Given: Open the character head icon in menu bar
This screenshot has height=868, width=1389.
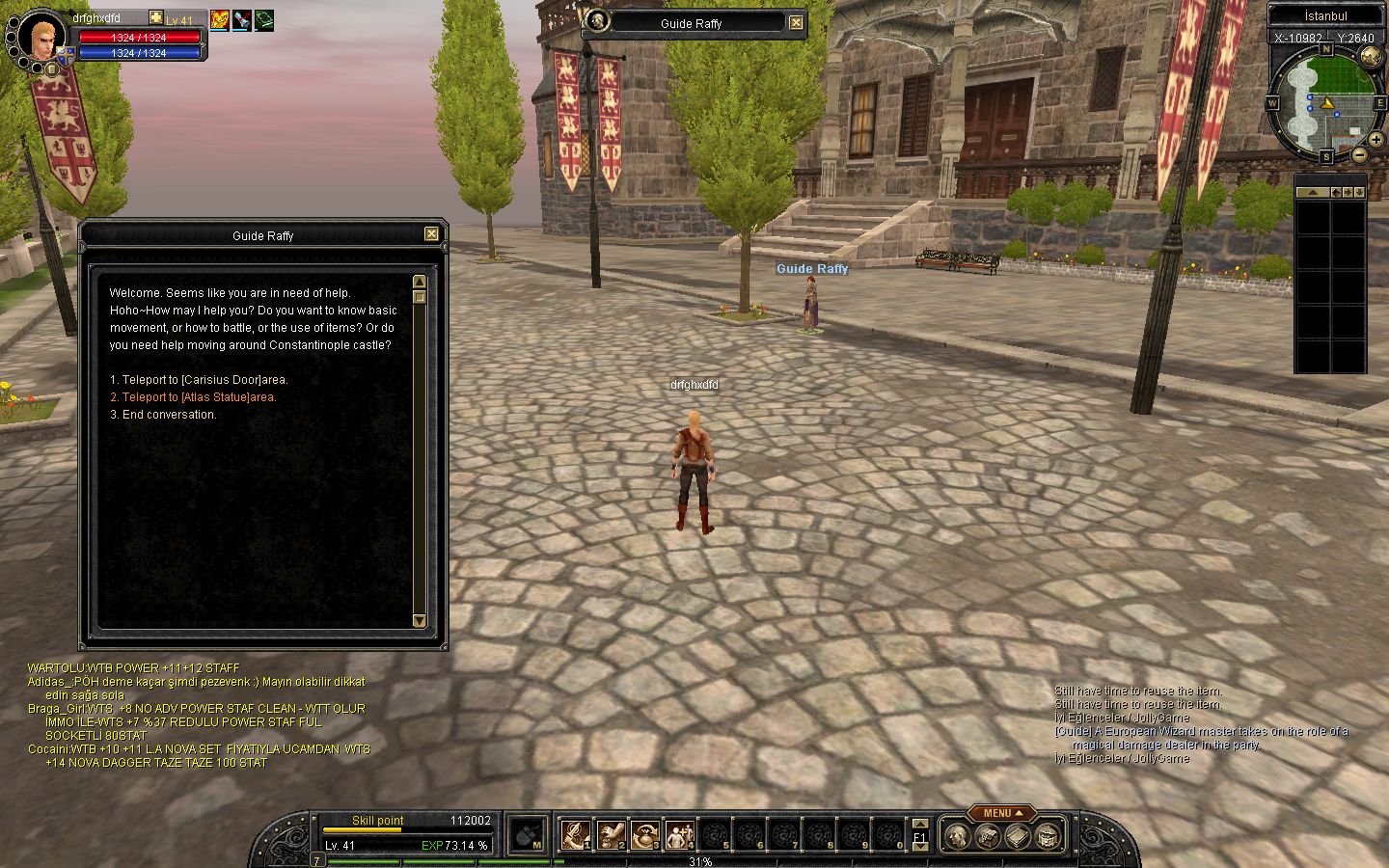Looking at the screenshot, I should (x=956, y=836).
